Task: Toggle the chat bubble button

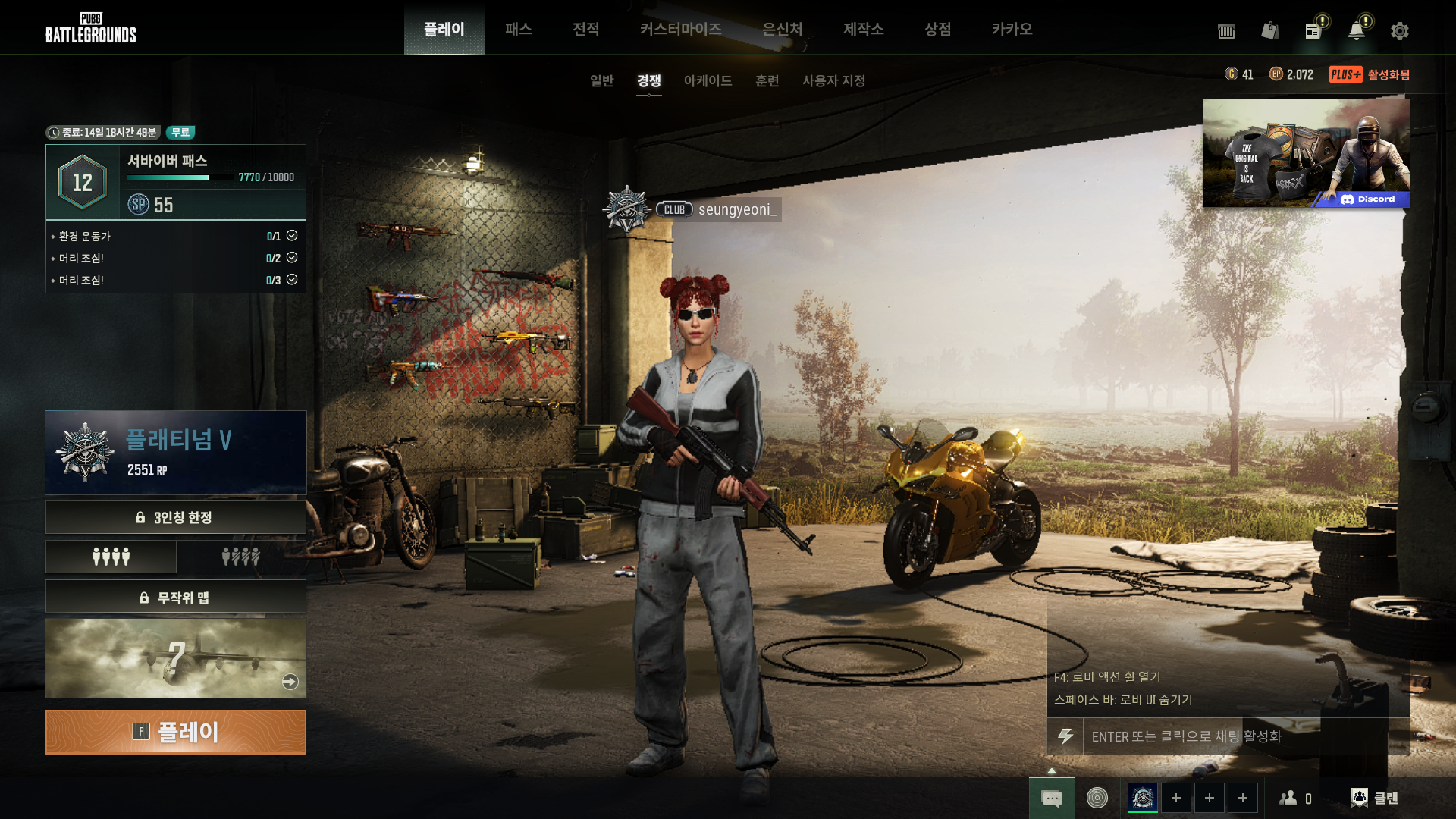Action: [1051, 798]
